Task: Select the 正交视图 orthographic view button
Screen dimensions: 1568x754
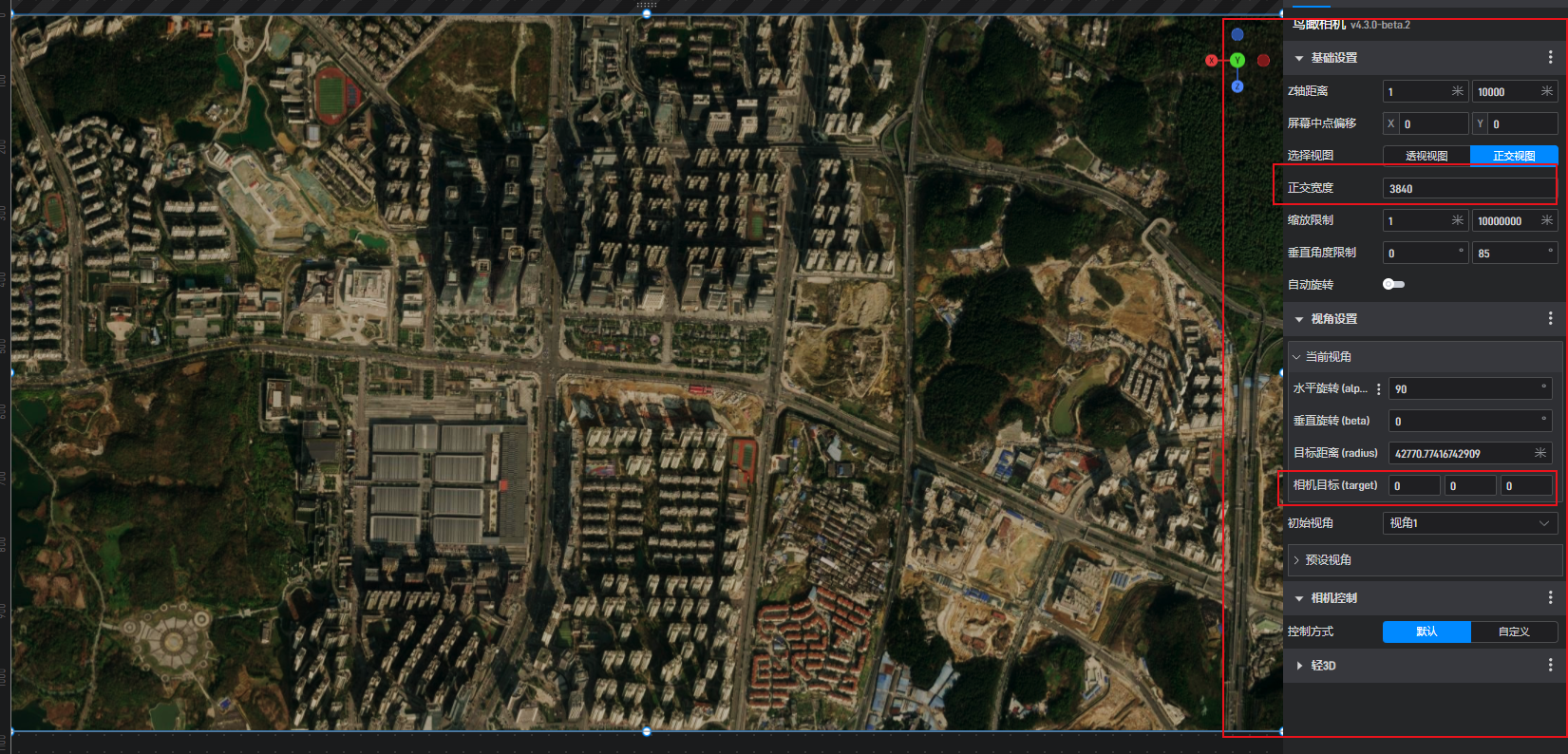Action: click(x=1514, y=156)
